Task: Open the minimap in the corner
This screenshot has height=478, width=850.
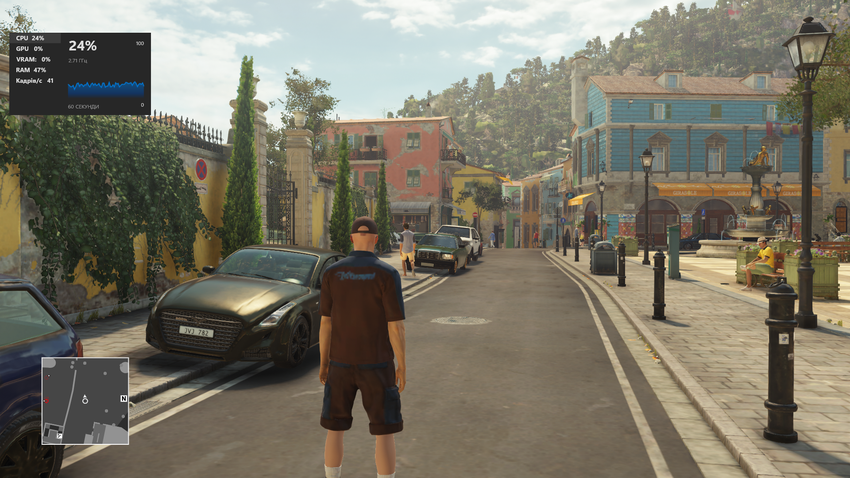Action: (85, 401)
